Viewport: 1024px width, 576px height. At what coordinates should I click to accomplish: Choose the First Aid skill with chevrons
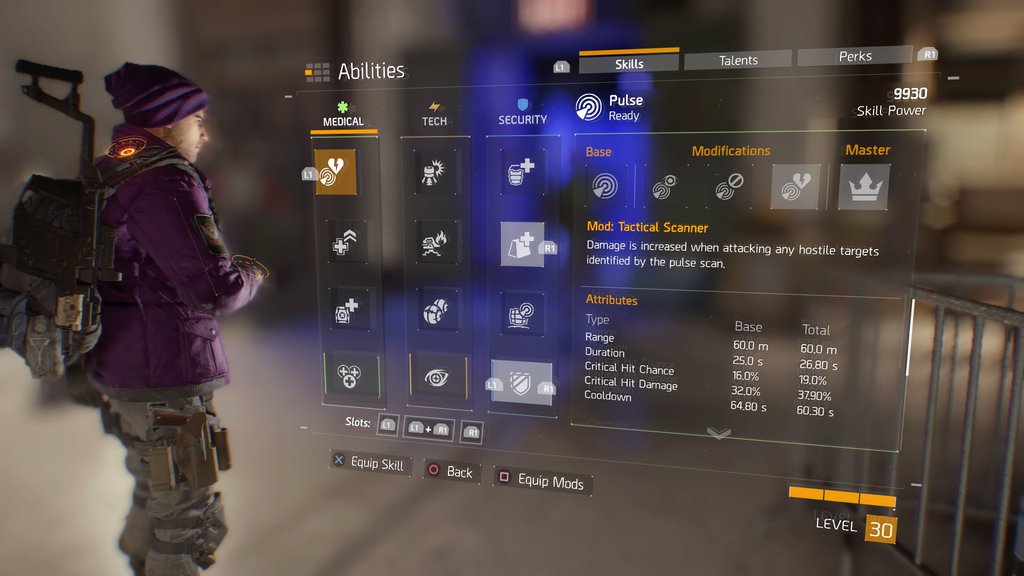[x=346, y=240]
